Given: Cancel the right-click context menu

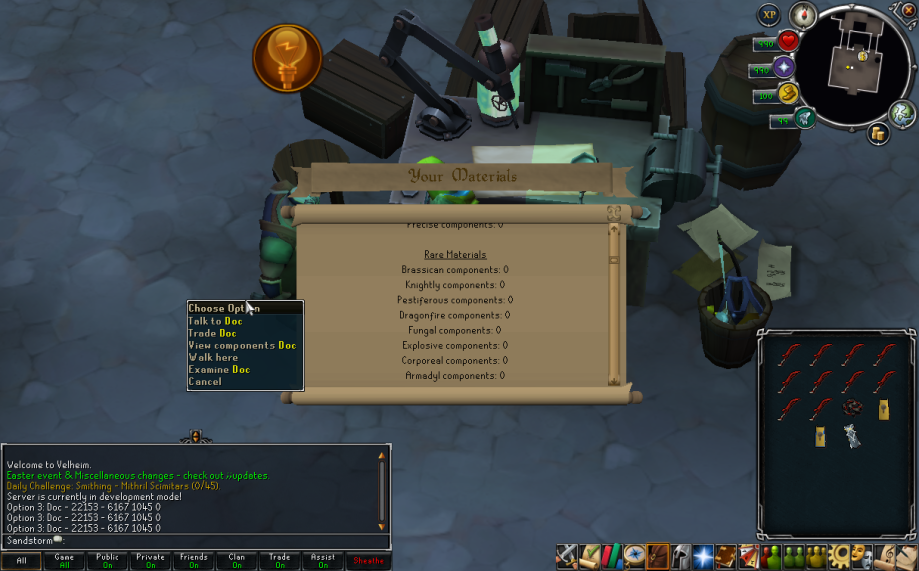Looking at the screenshot, I should 205,381.
